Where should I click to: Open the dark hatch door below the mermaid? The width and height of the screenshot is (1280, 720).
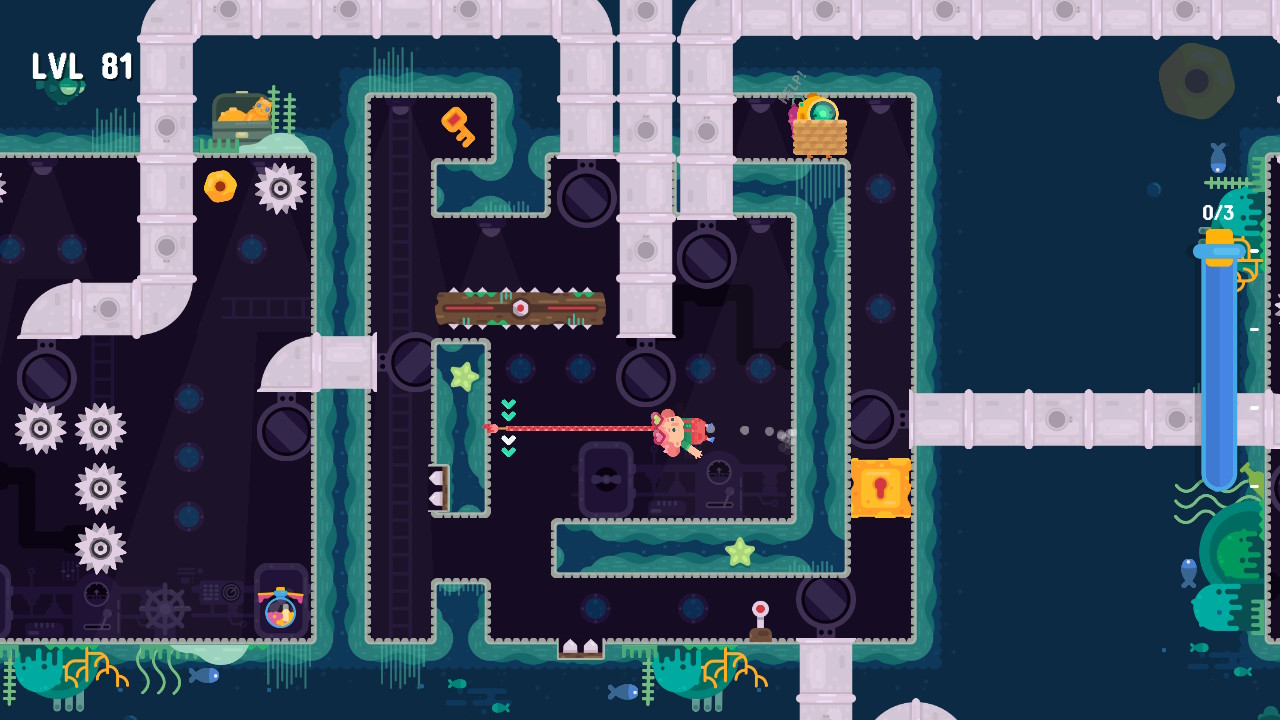tap(606, 480)
